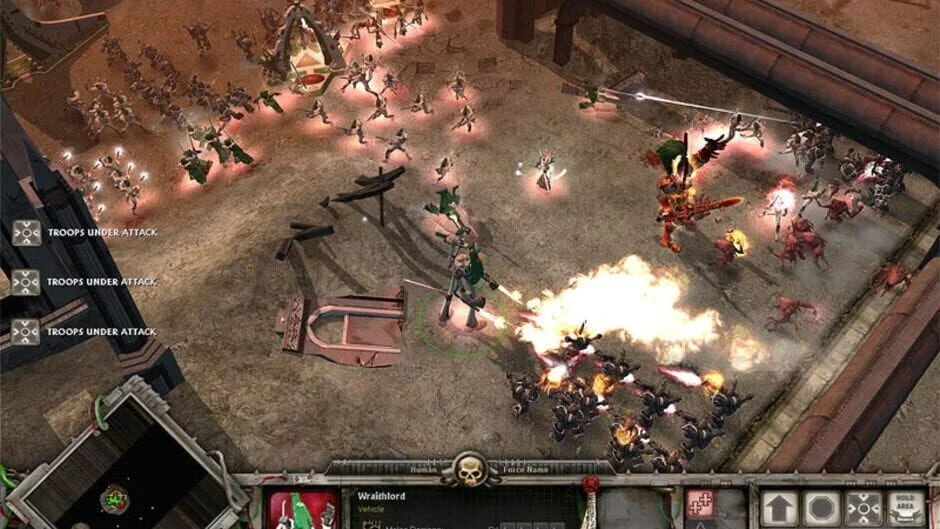The width and height of the screenshot is (940, 529).
Task: Set the Hold Area stance
Action: point(904,508)
